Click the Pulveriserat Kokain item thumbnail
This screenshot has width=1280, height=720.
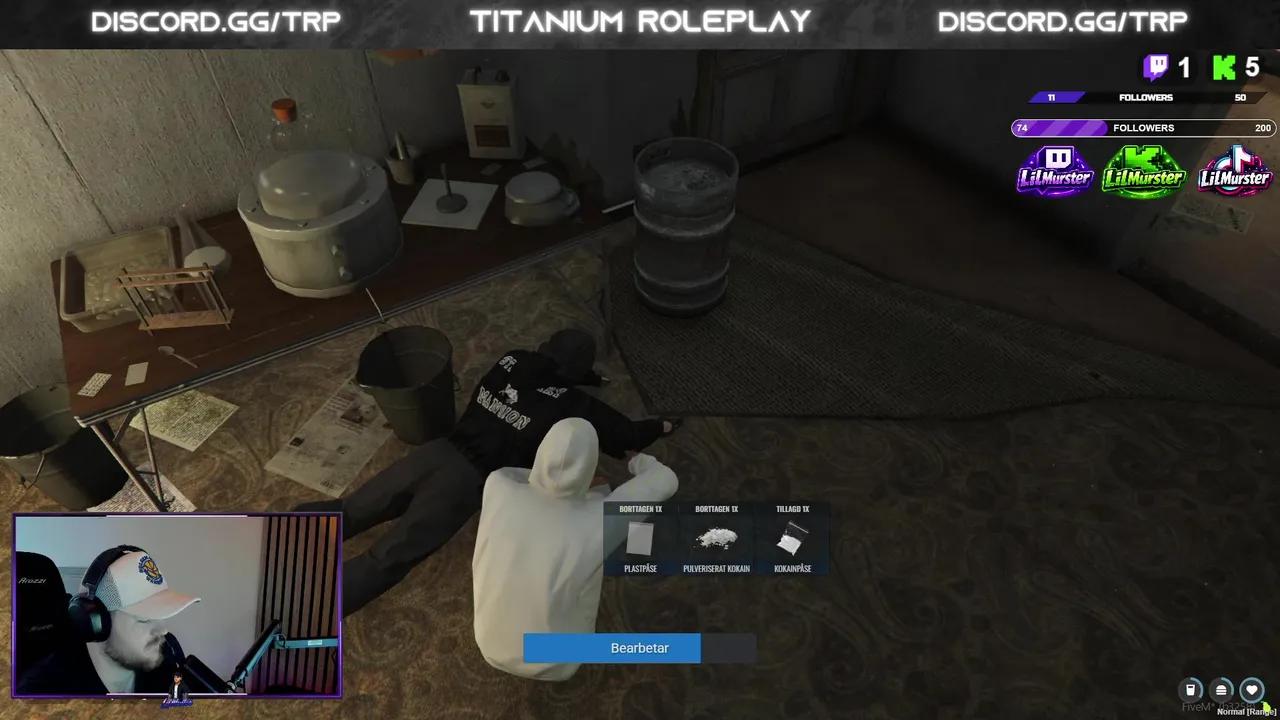714,540
